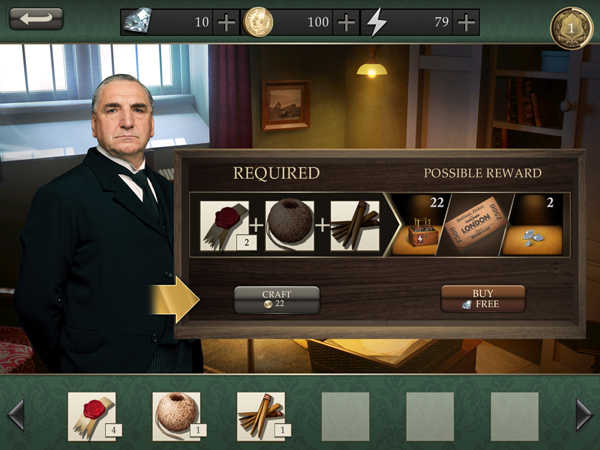Viewport: 600px width, 450px height.
Task: Inspect the required twine ball ingredient
Action: pyautogui.click(x=290, y=225)
